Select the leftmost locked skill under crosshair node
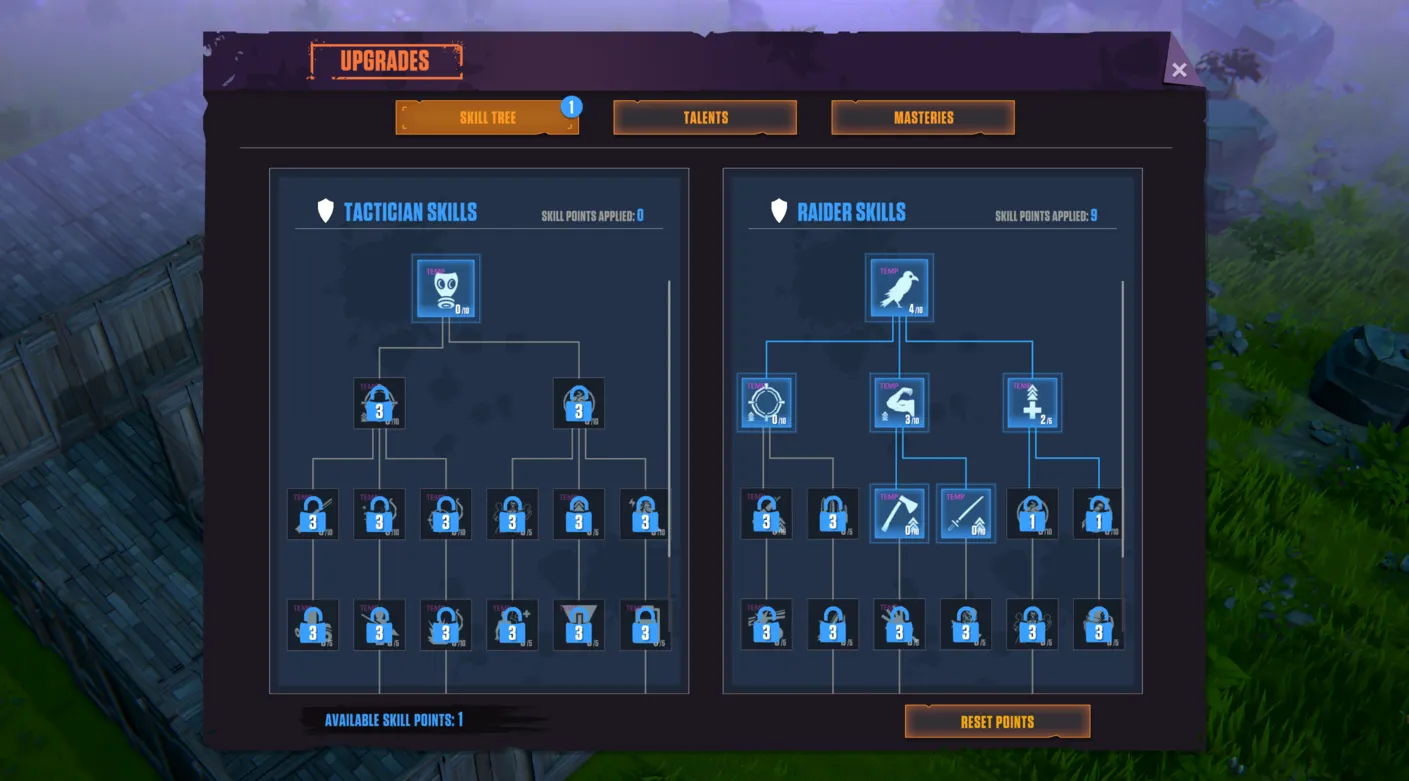The image size is (1409, 781). [767, 513]
